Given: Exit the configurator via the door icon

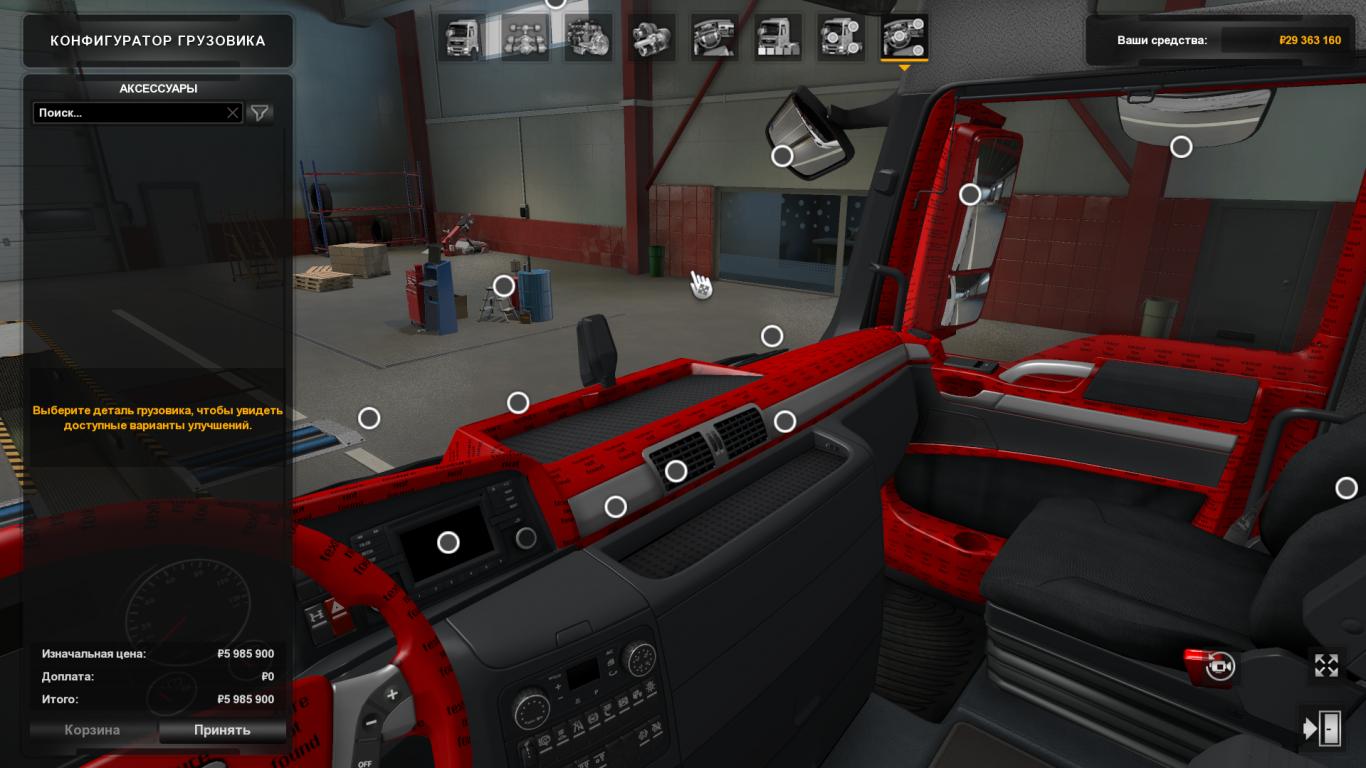Looking at the screenshot, I should point(1324,728).
